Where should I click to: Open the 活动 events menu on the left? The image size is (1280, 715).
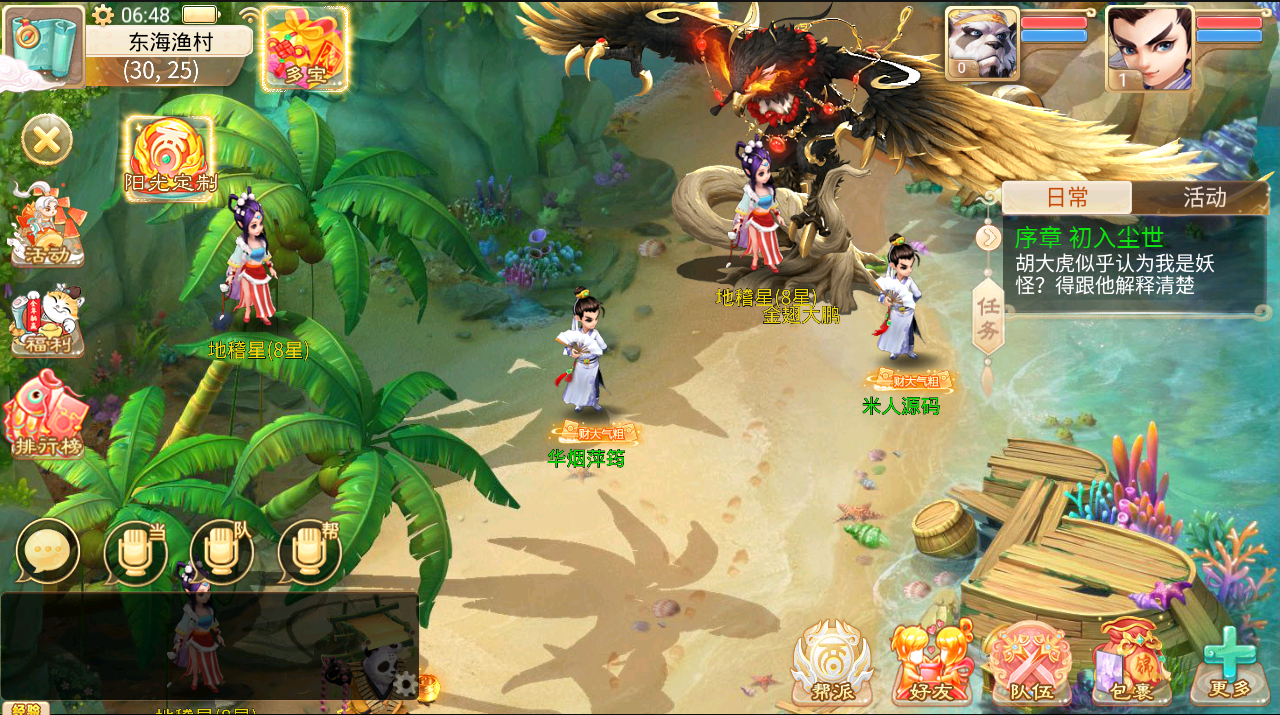coord(46,227)
